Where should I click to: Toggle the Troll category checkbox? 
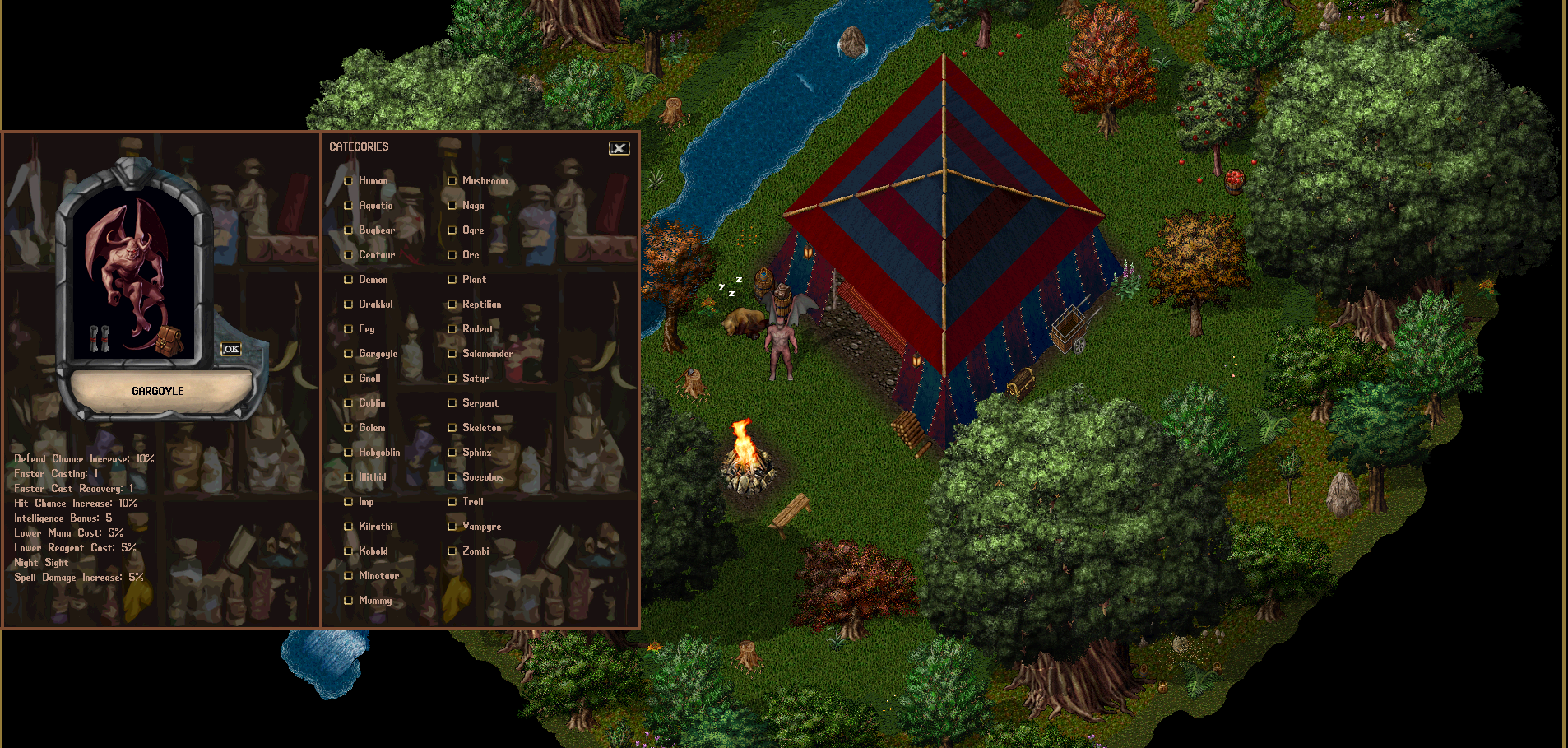tap(452, 501)
